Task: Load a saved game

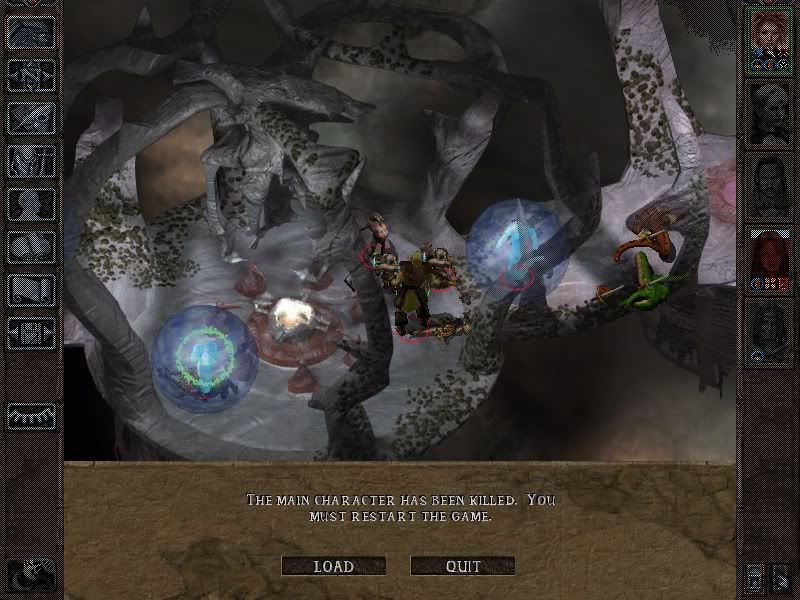Action: pos(333,566)
